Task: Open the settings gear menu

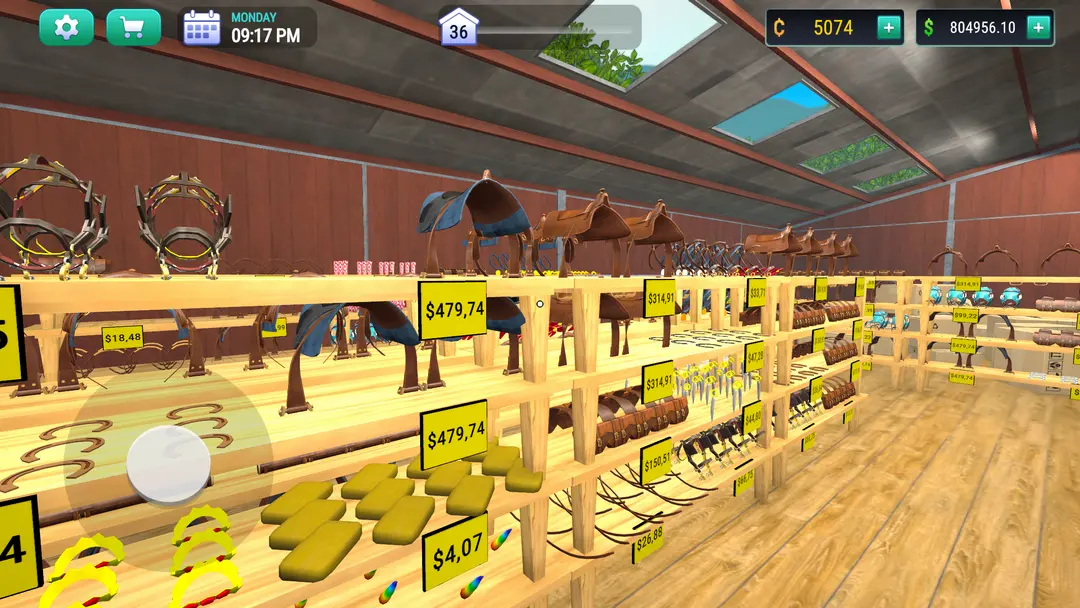Action: [x=66, y=27]
